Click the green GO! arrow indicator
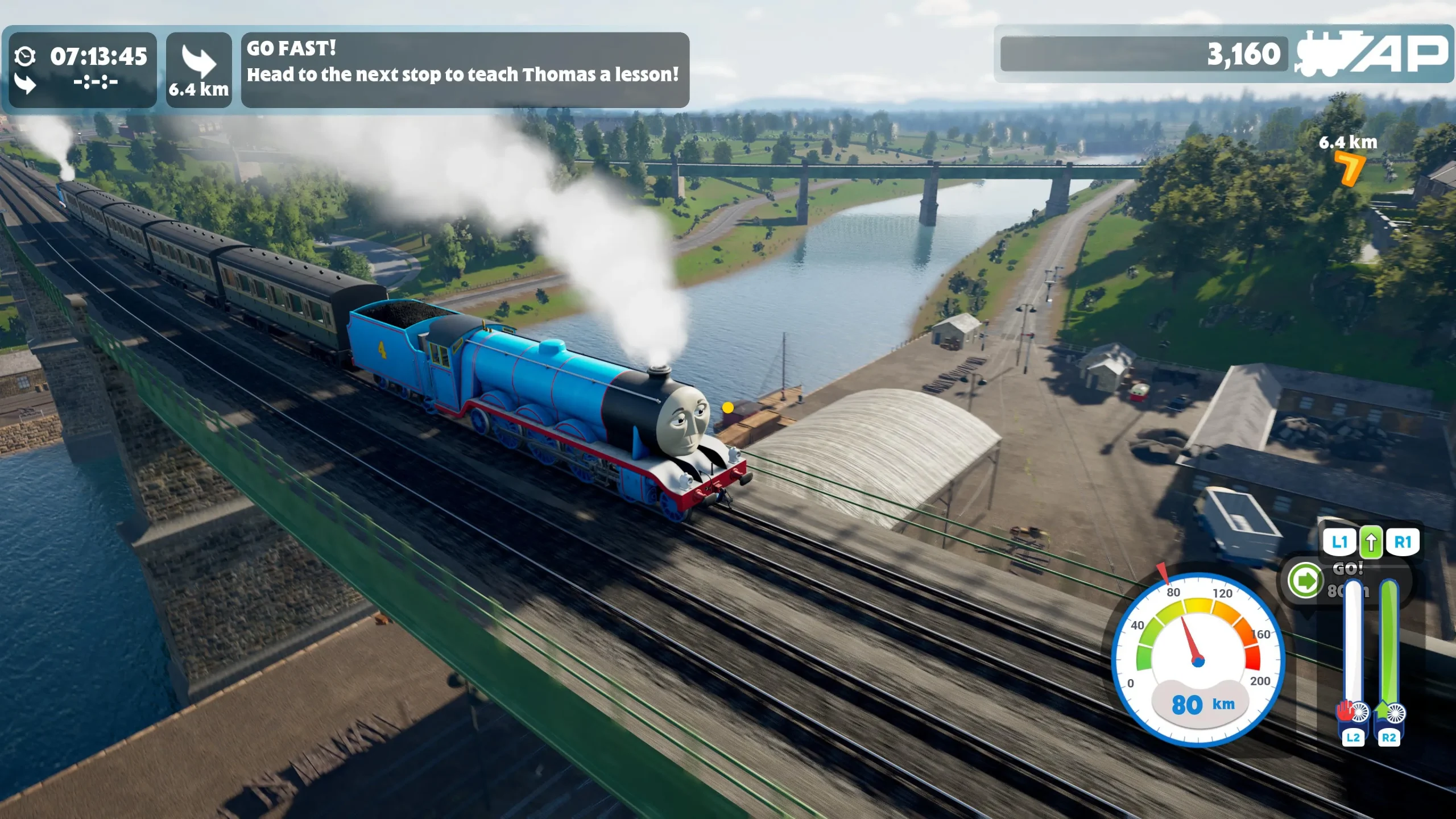Image resolution: width=1456 pixels, height=819 pixels. 1305,581
